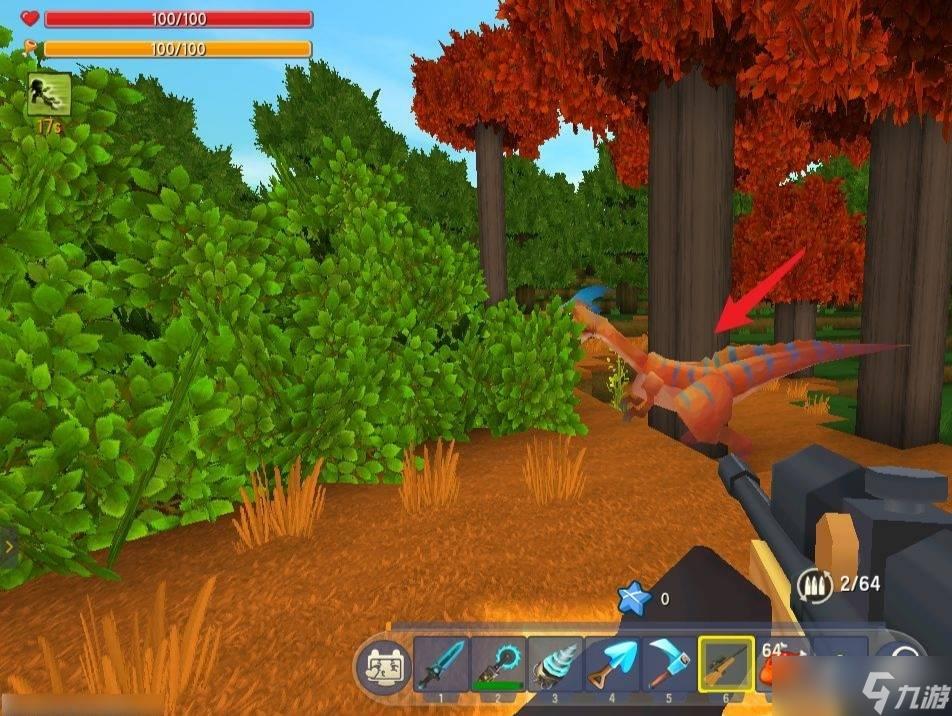Viewport: 952px width, 716px height.
Task: Select the sniper rifle in slot 6
Action: point(727,664)
